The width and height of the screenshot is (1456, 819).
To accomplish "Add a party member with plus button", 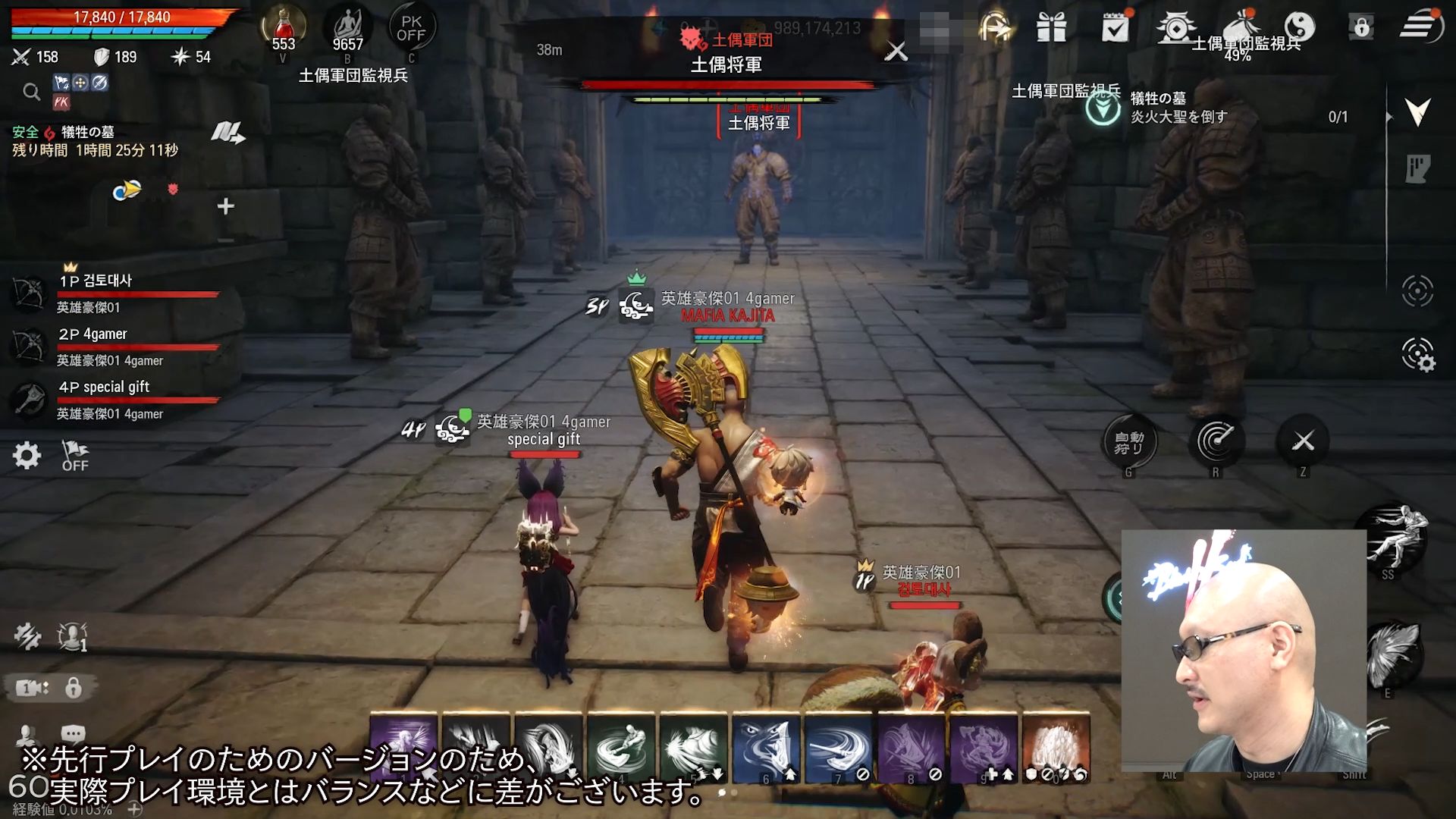I will pyautogui.click(x=225, y=206).
